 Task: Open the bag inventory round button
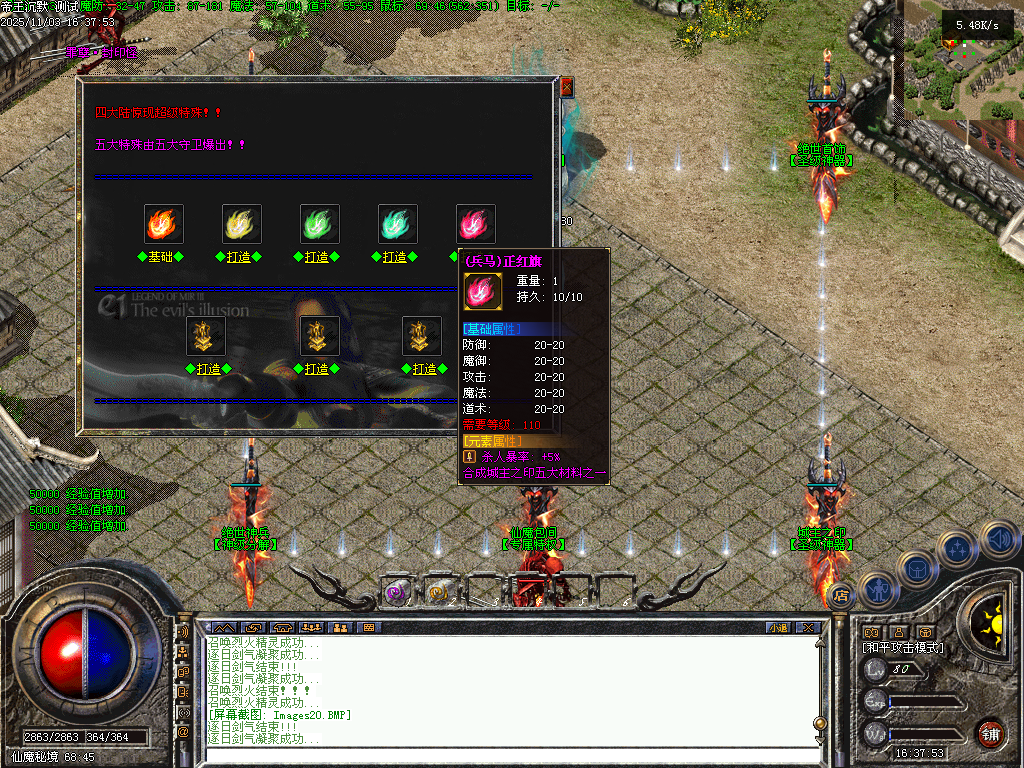pos(917,569)
